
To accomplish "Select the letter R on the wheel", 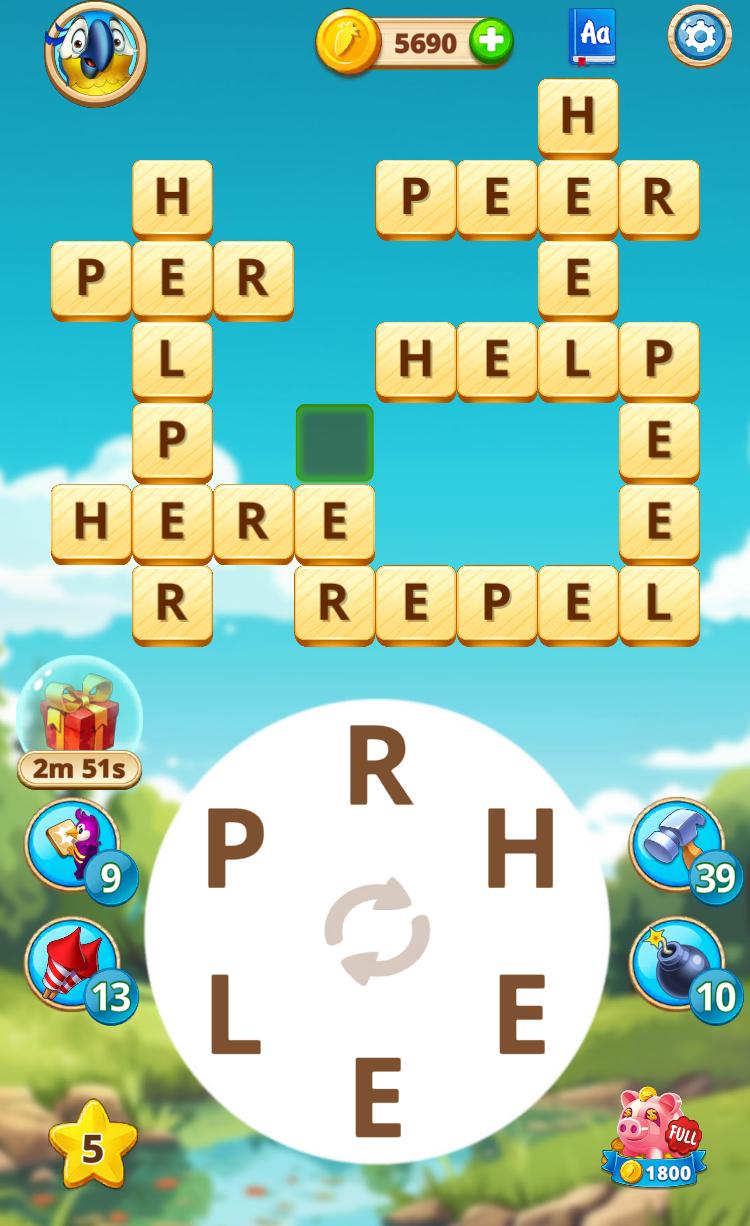I will pyautogui.click(x=378, y=768).
